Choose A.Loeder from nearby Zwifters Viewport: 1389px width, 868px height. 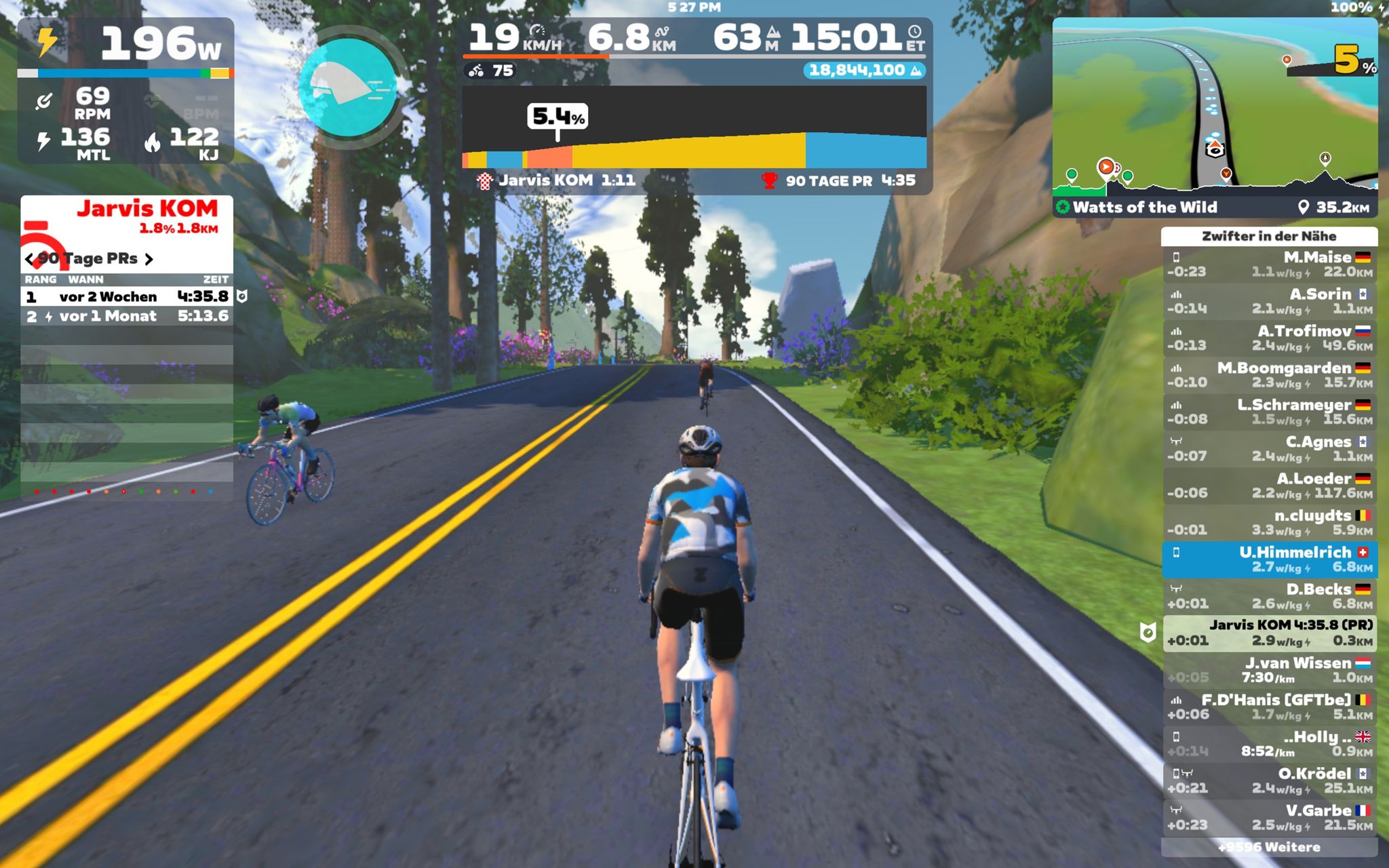point(1269,486)
